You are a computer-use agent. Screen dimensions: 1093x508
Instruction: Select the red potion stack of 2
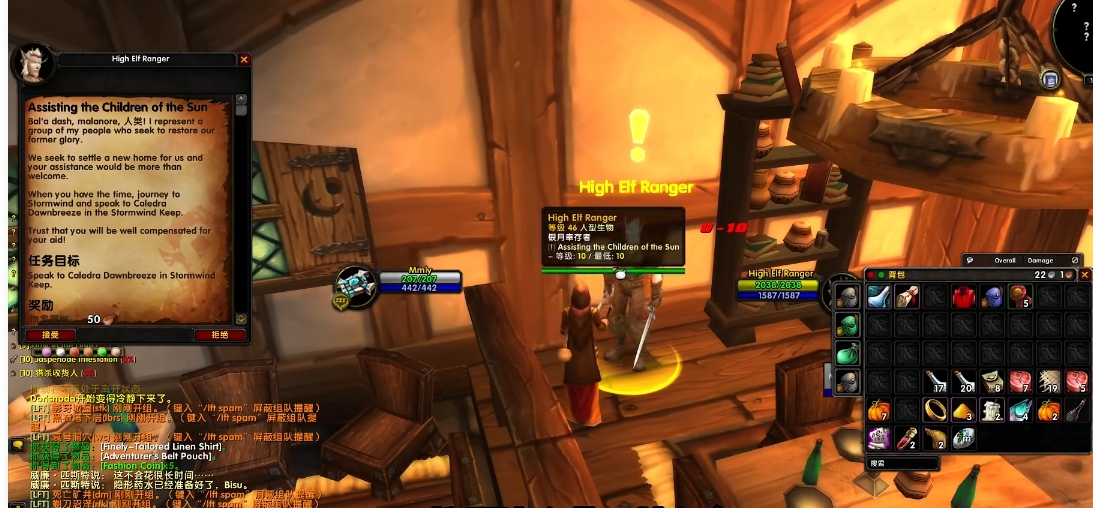tap(908, 437)
